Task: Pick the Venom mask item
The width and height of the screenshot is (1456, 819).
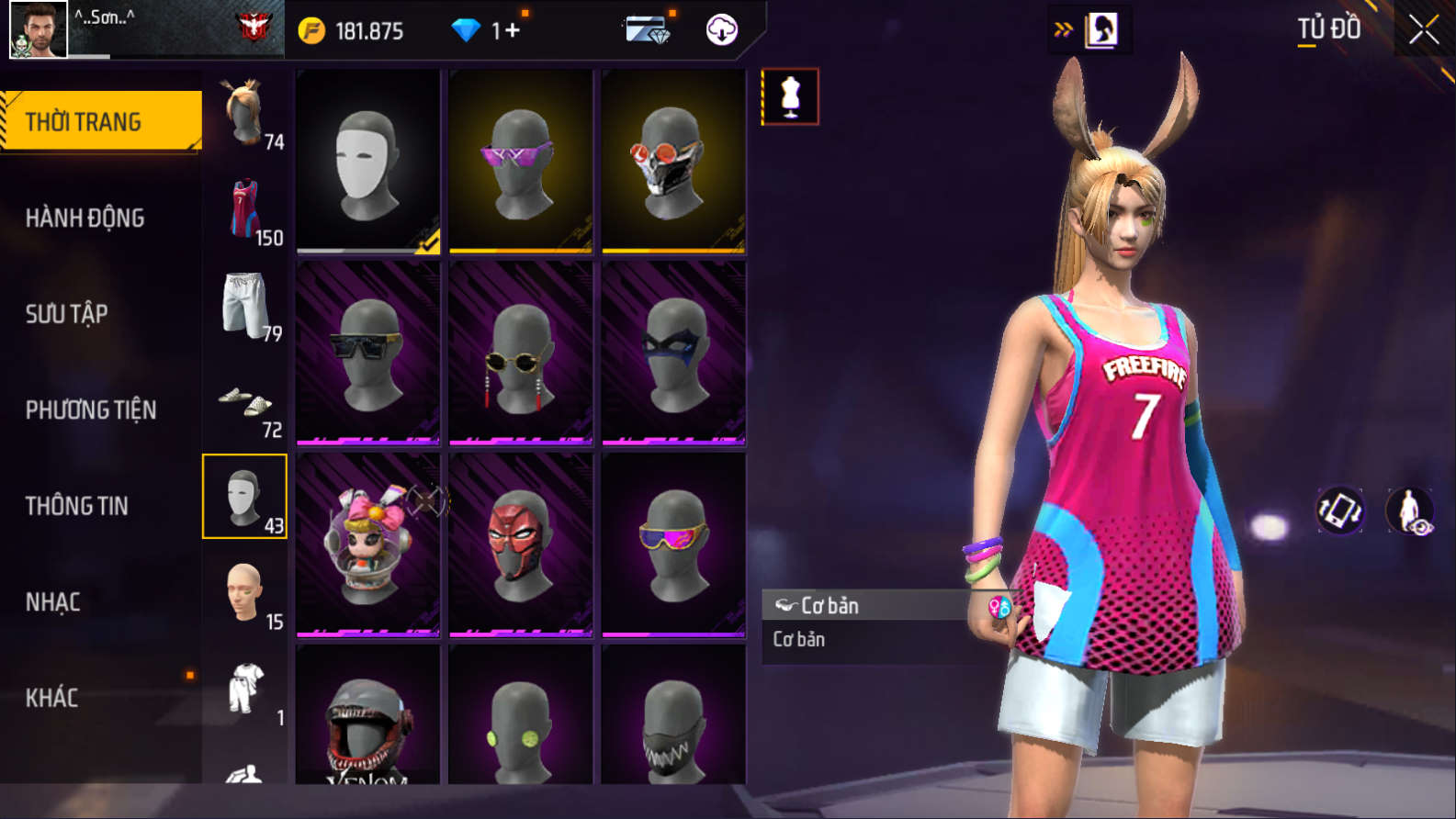Action: [x=367, y=725]
